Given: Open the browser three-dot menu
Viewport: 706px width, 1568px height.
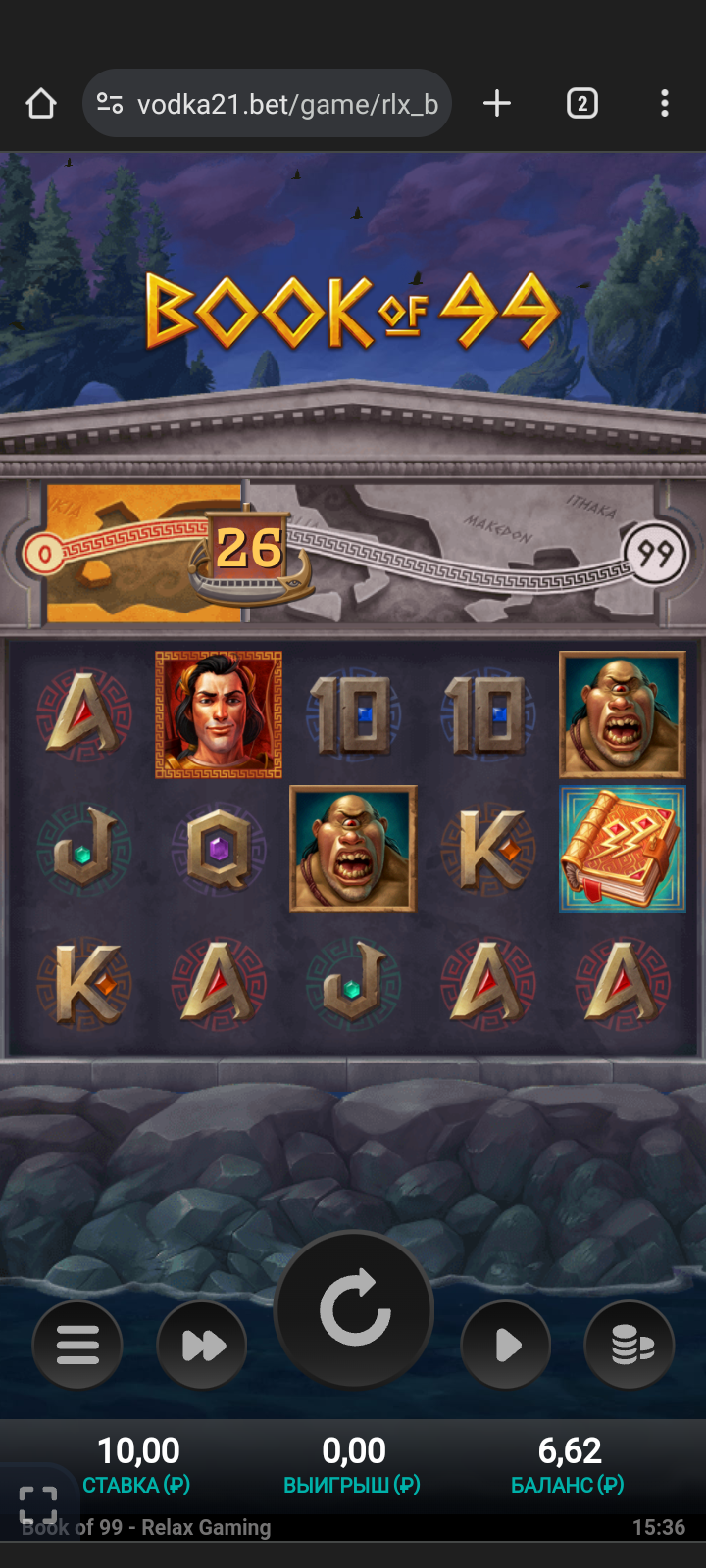Looking at the screenshot, I should click(665, 104).
